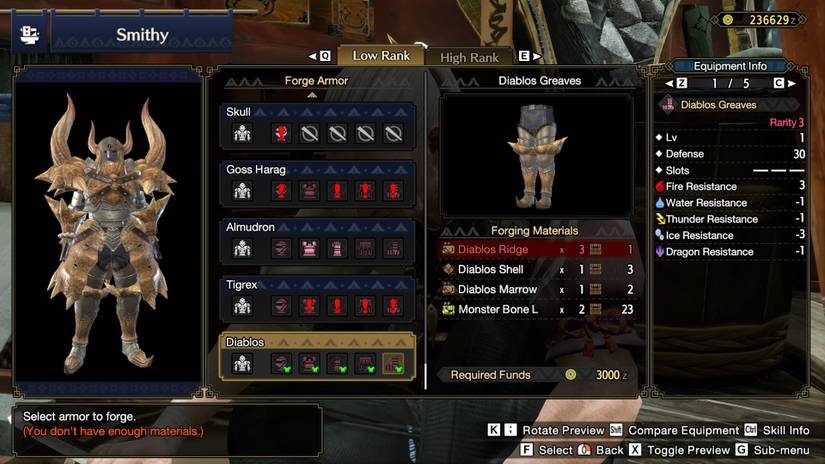
Task: Select the Skull armor set row
Action: pos(318,125)
